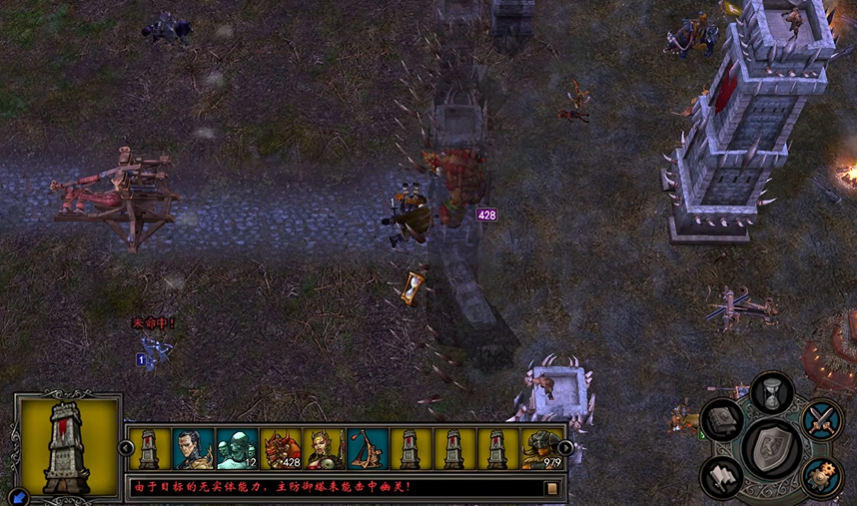The height and width of the screenshot is (506, 857).
Task: Click the blue arrow under the tower portrait
Action: pyautogui.click(x=17, y=496)
